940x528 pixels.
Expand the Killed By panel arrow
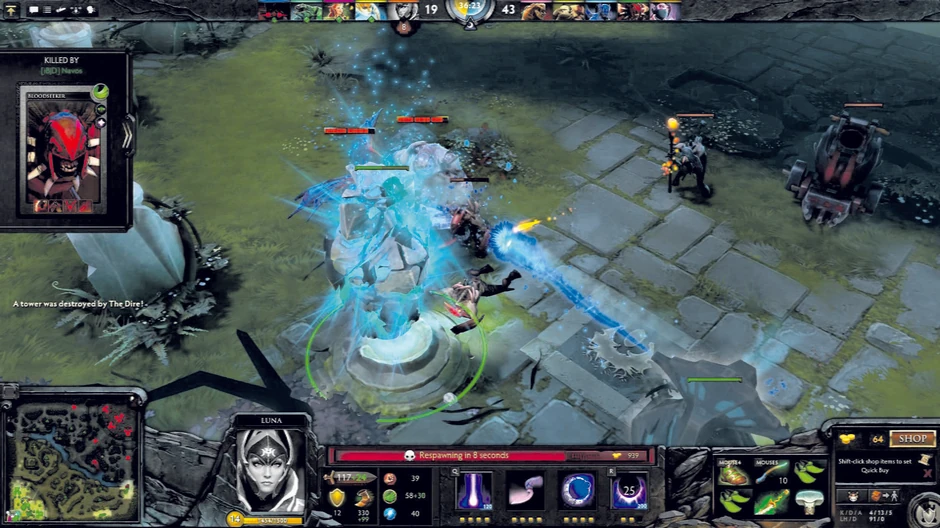point(128,137)
